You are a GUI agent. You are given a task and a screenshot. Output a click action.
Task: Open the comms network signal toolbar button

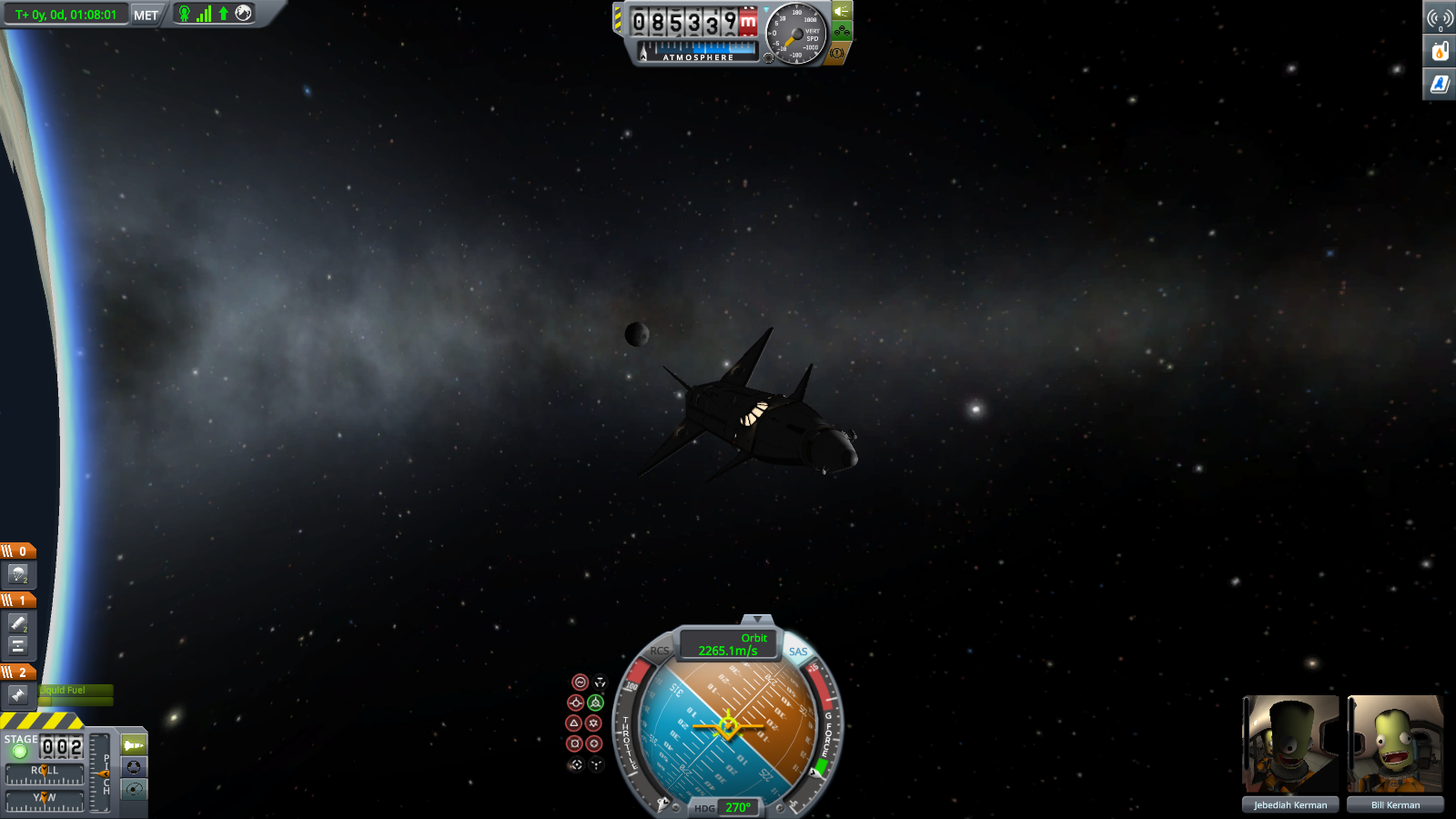tap(1440, 18)
